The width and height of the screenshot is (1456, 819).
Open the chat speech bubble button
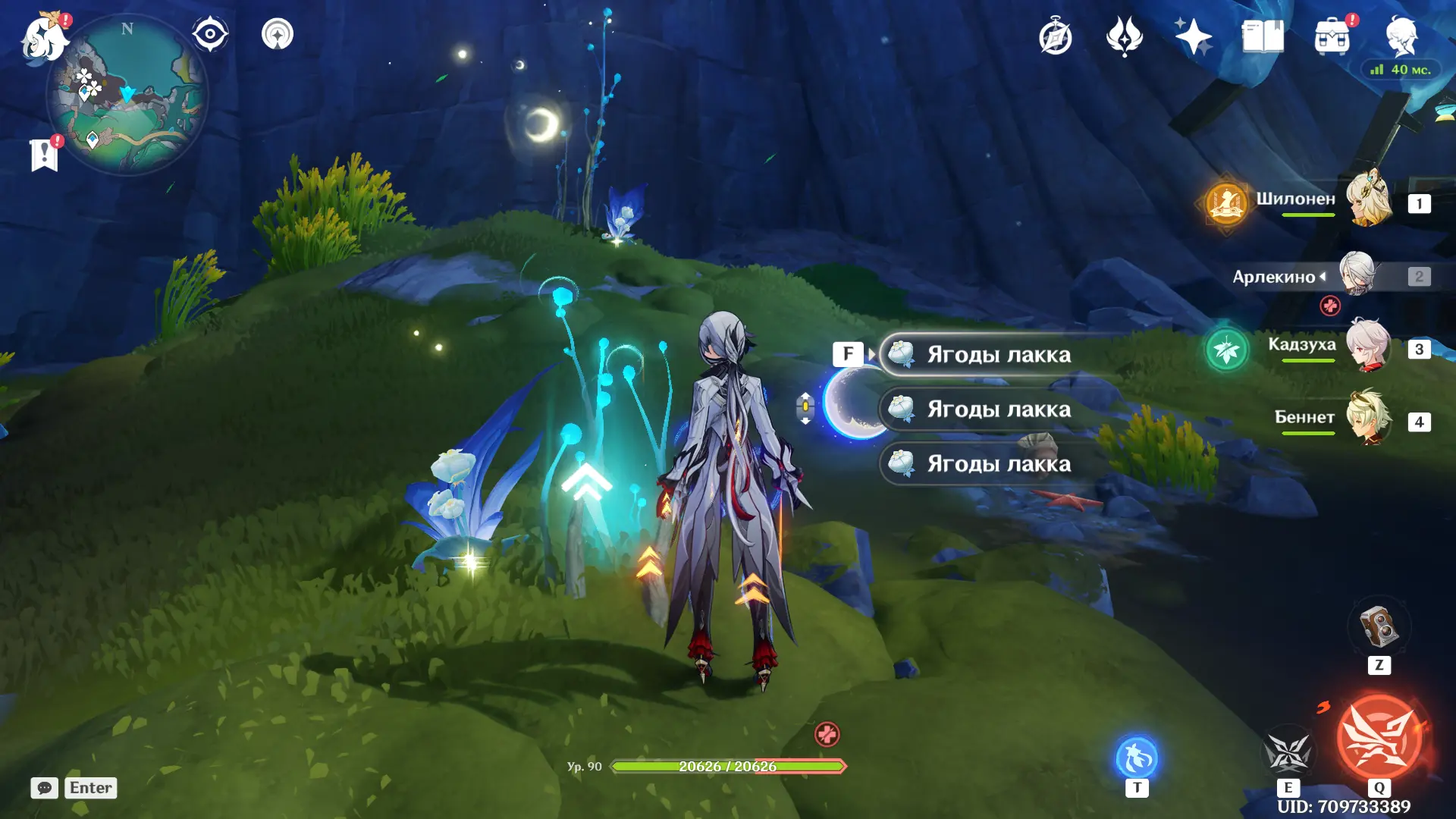pyautogui.click(x=44, y=788)
